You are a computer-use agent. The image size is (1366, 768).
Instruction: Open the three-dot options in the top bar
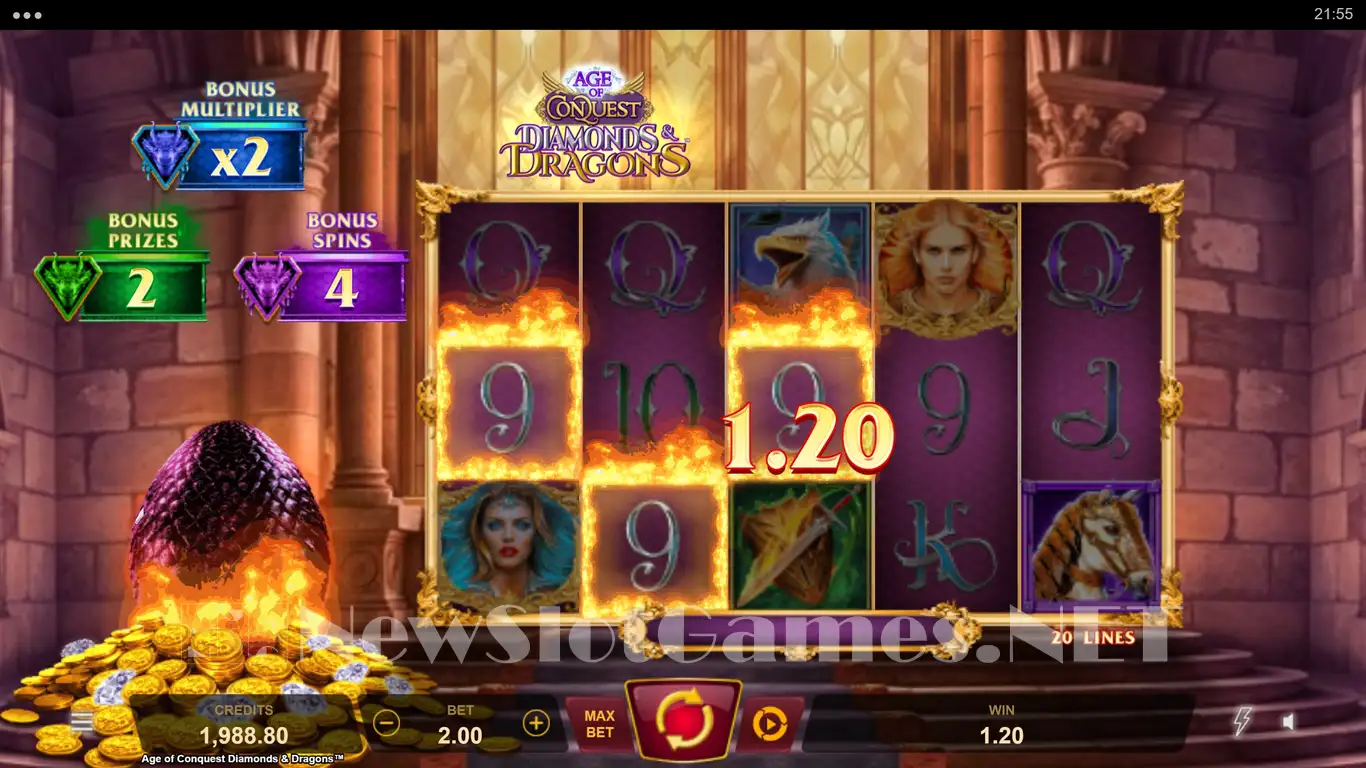[27, 15]
